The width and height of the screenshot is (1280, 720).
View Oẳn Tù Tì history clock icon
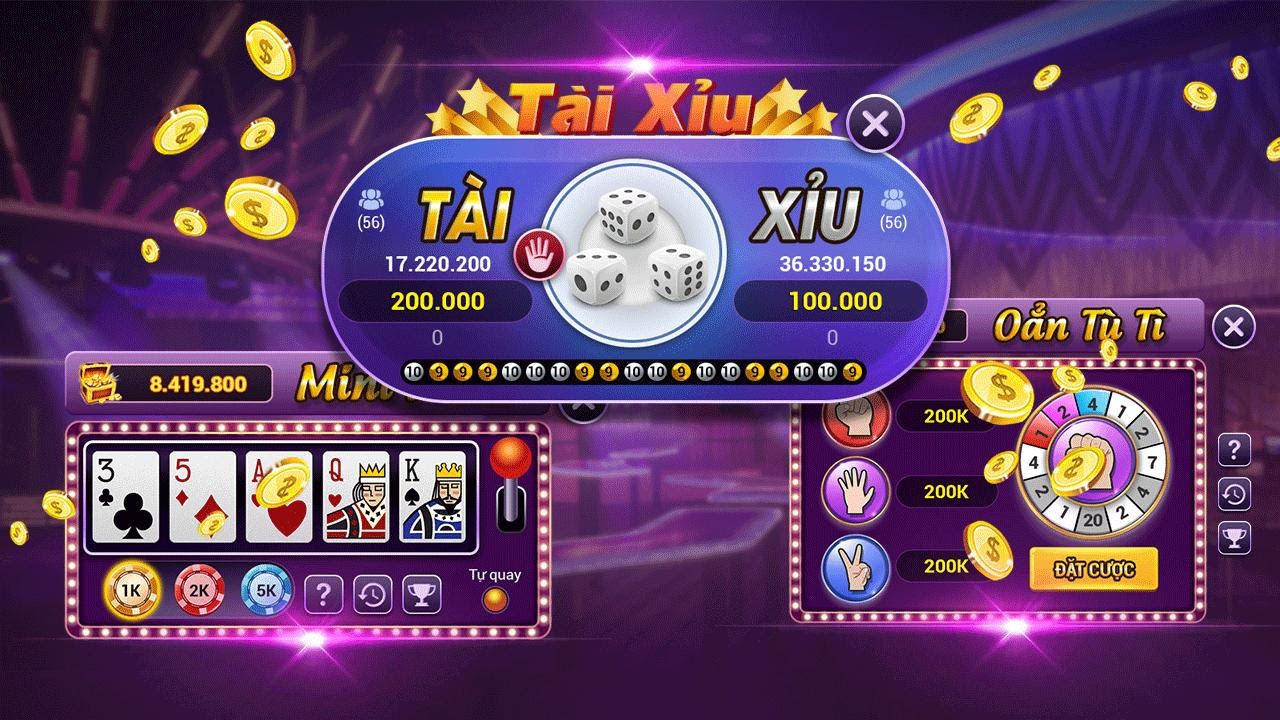pos(1234,494)
